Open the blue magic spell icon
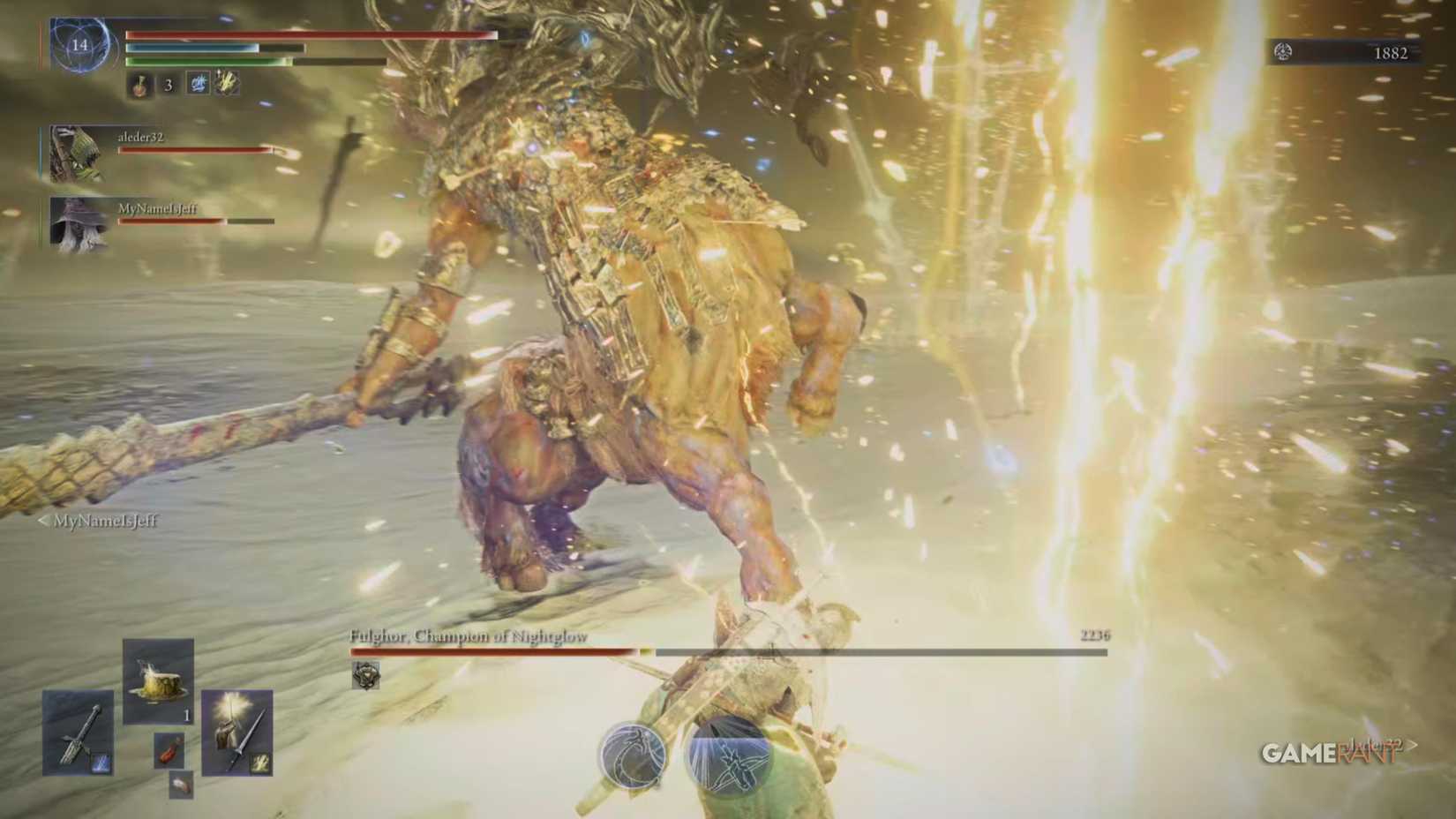 [199, 83]
